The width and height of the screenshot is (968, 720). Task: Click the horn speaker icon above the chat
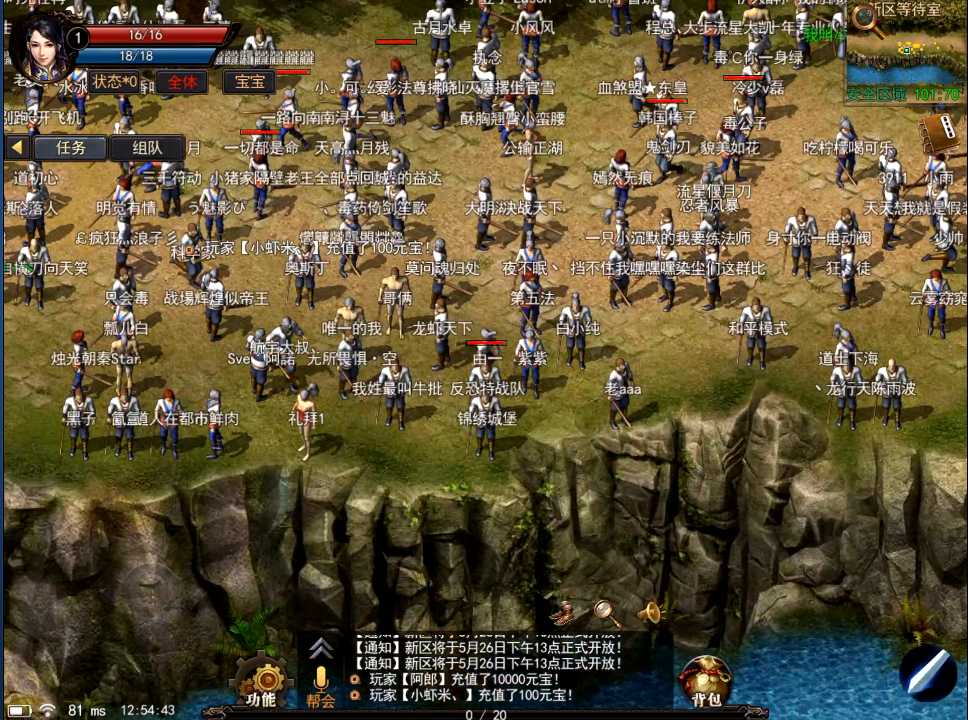pyautogui.click(x=650, y=611)
